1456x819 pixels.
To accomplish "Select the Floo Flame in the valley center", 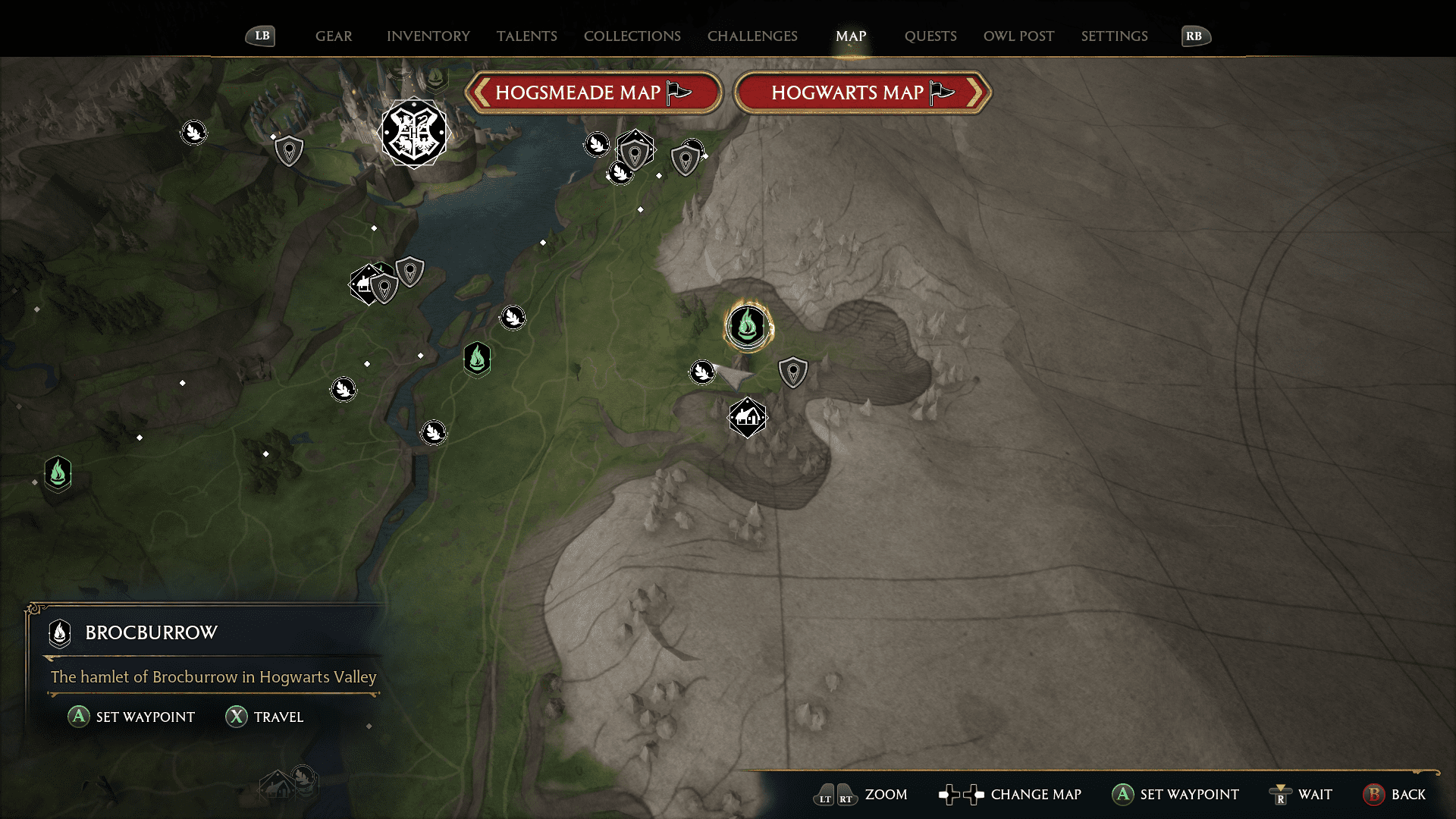I will pyautogui.click(x=476, y=359).
